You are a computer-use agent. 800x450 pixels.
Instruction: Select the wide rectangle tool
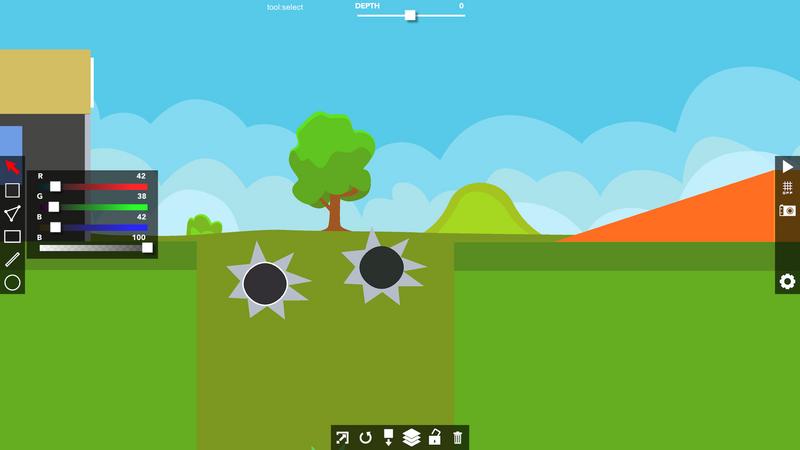point(12,236)
